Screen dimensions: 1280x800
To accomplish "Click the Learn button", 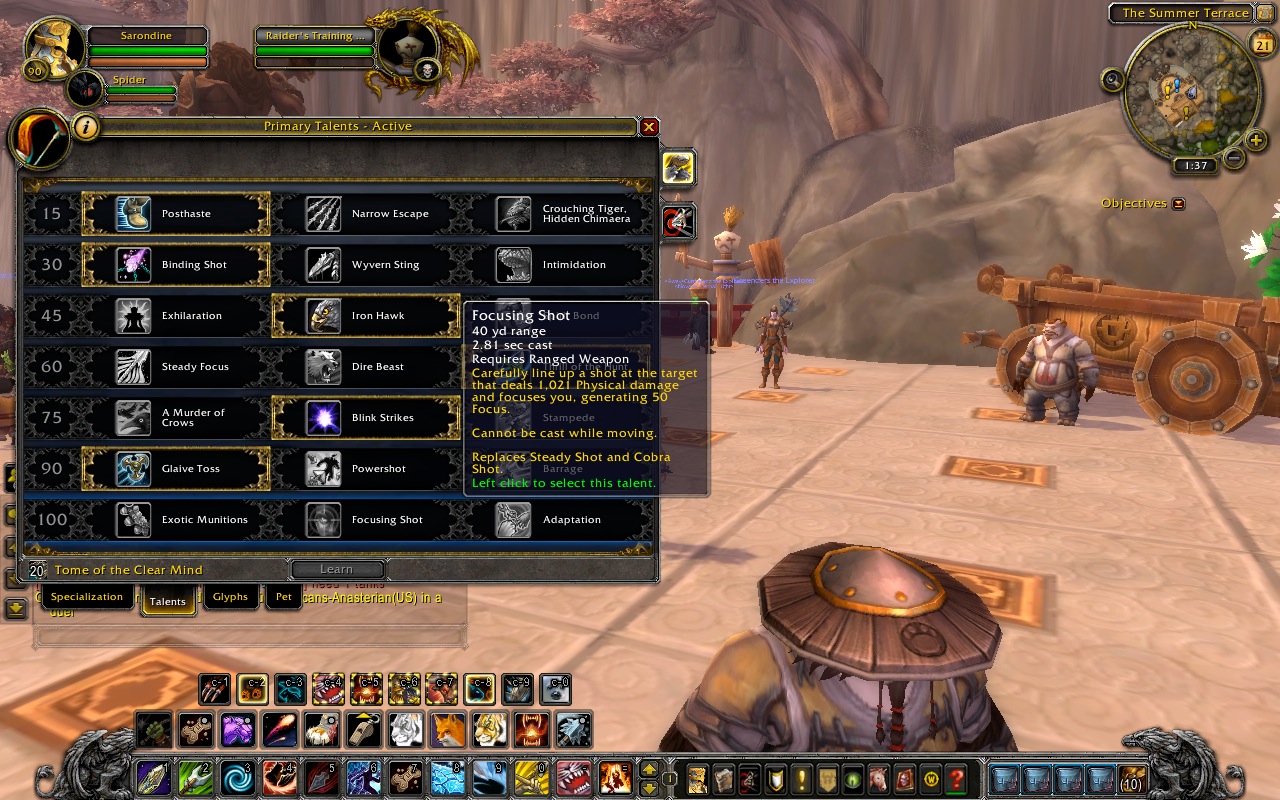I will (337, 570).
